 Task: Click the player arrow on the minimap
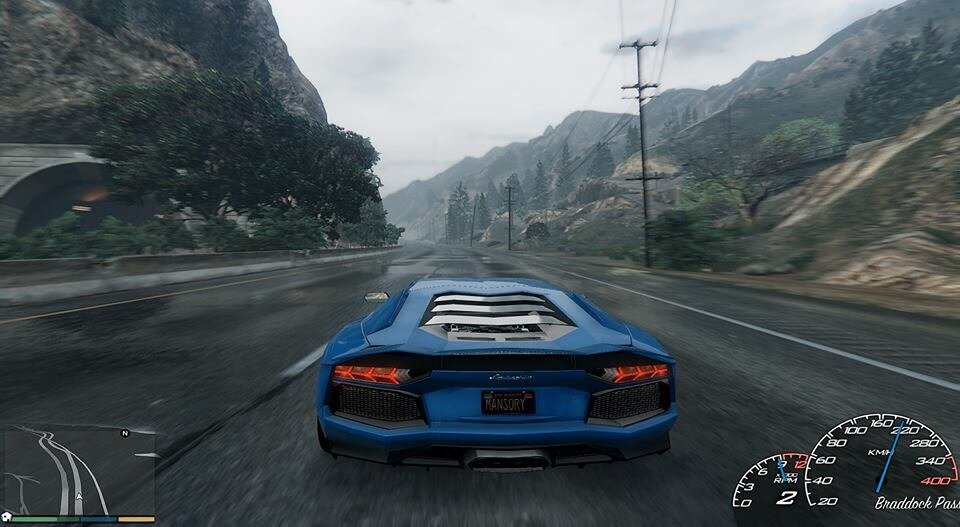78,496
